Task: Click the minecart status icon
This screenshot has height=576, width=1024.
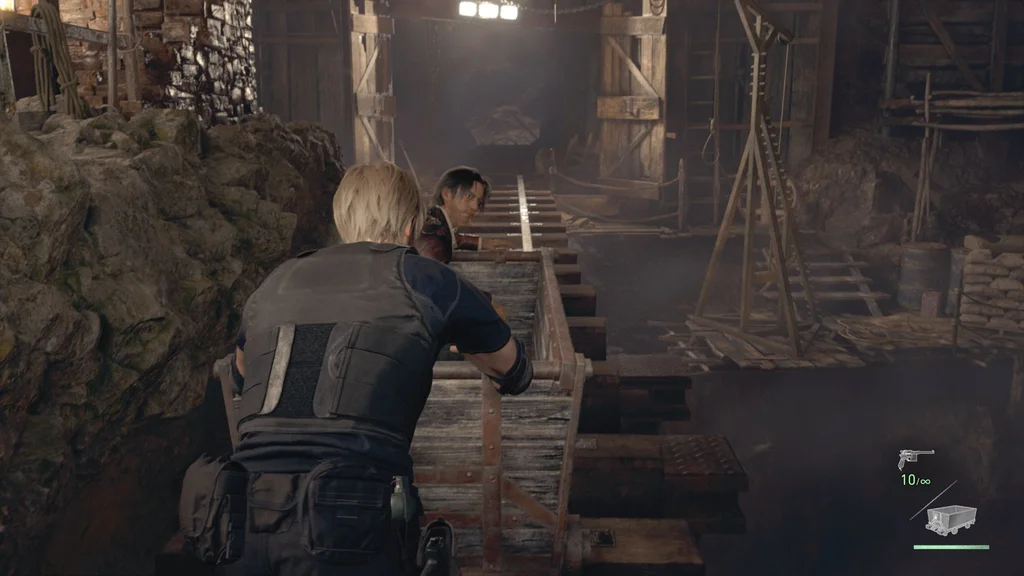Action: tap(950, 520)
